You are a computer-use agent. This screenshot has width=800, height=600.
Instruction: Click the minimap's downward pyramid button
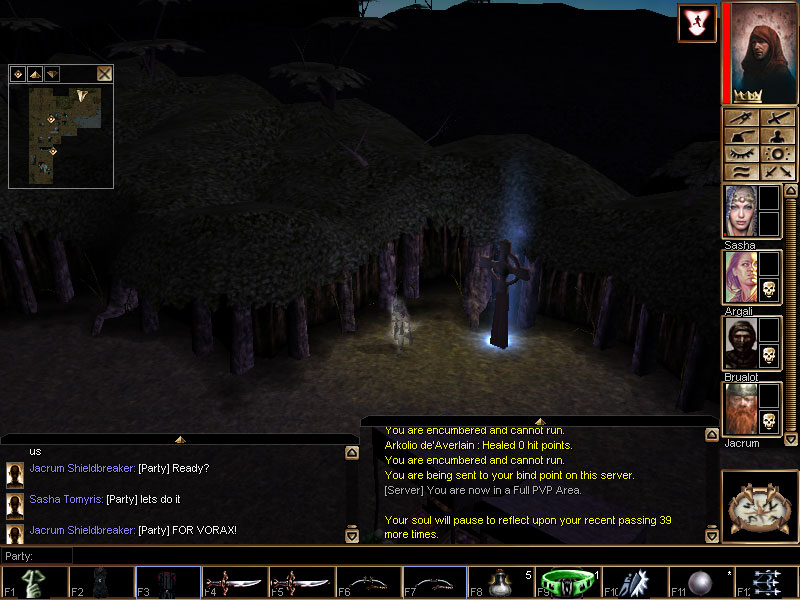(x=51, y=73)
